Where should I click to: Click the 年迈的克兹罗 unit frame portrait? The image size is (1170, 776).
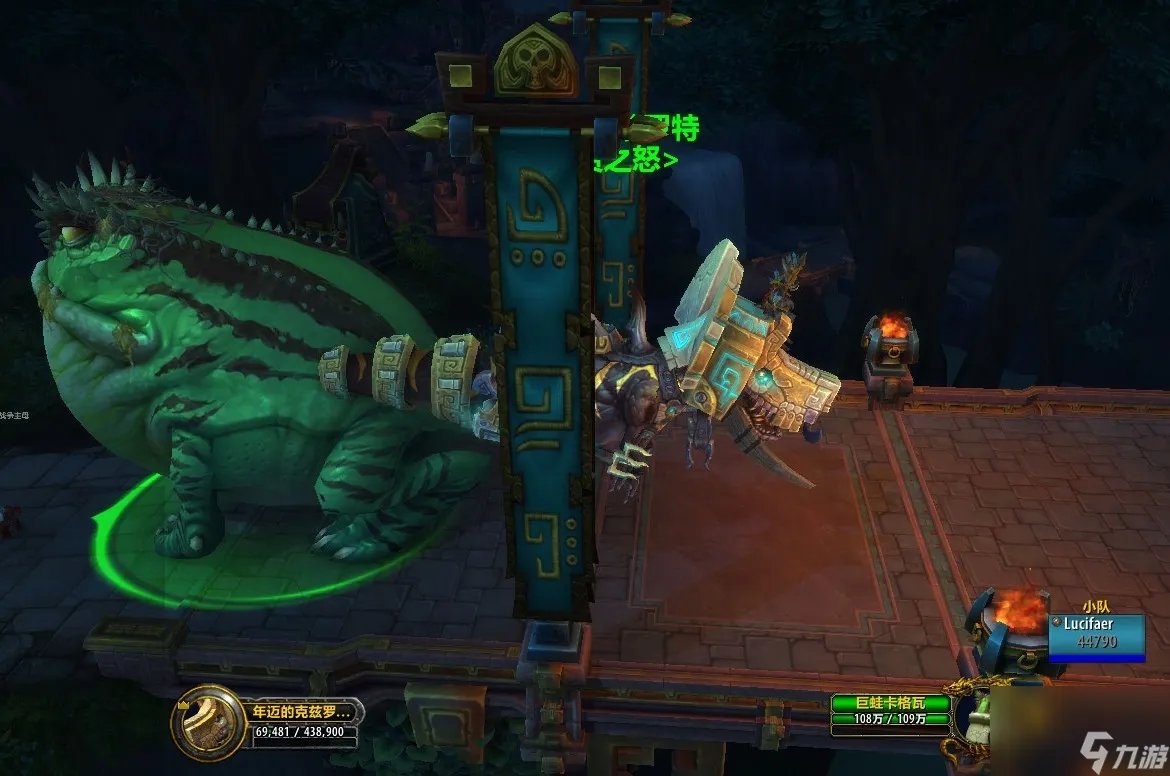point(208,721)
